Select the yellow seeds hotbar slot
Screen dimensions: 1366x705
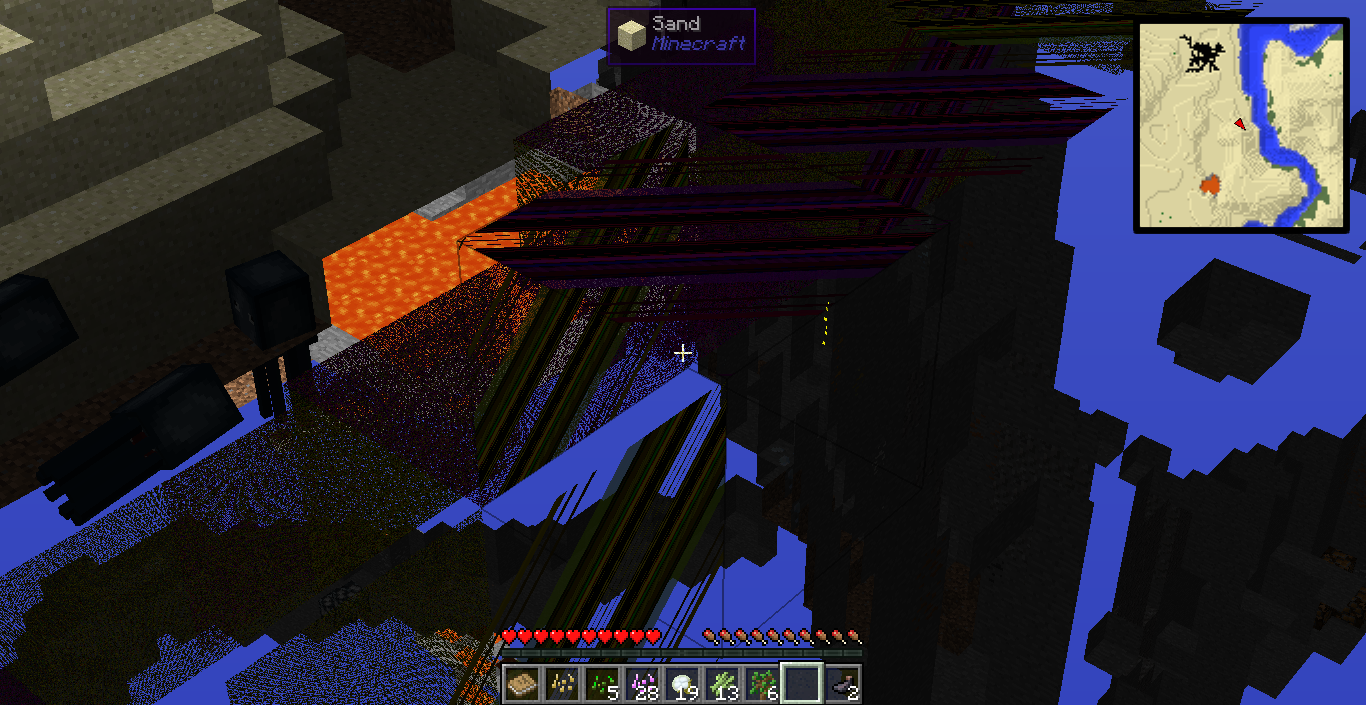coord(561,684)
